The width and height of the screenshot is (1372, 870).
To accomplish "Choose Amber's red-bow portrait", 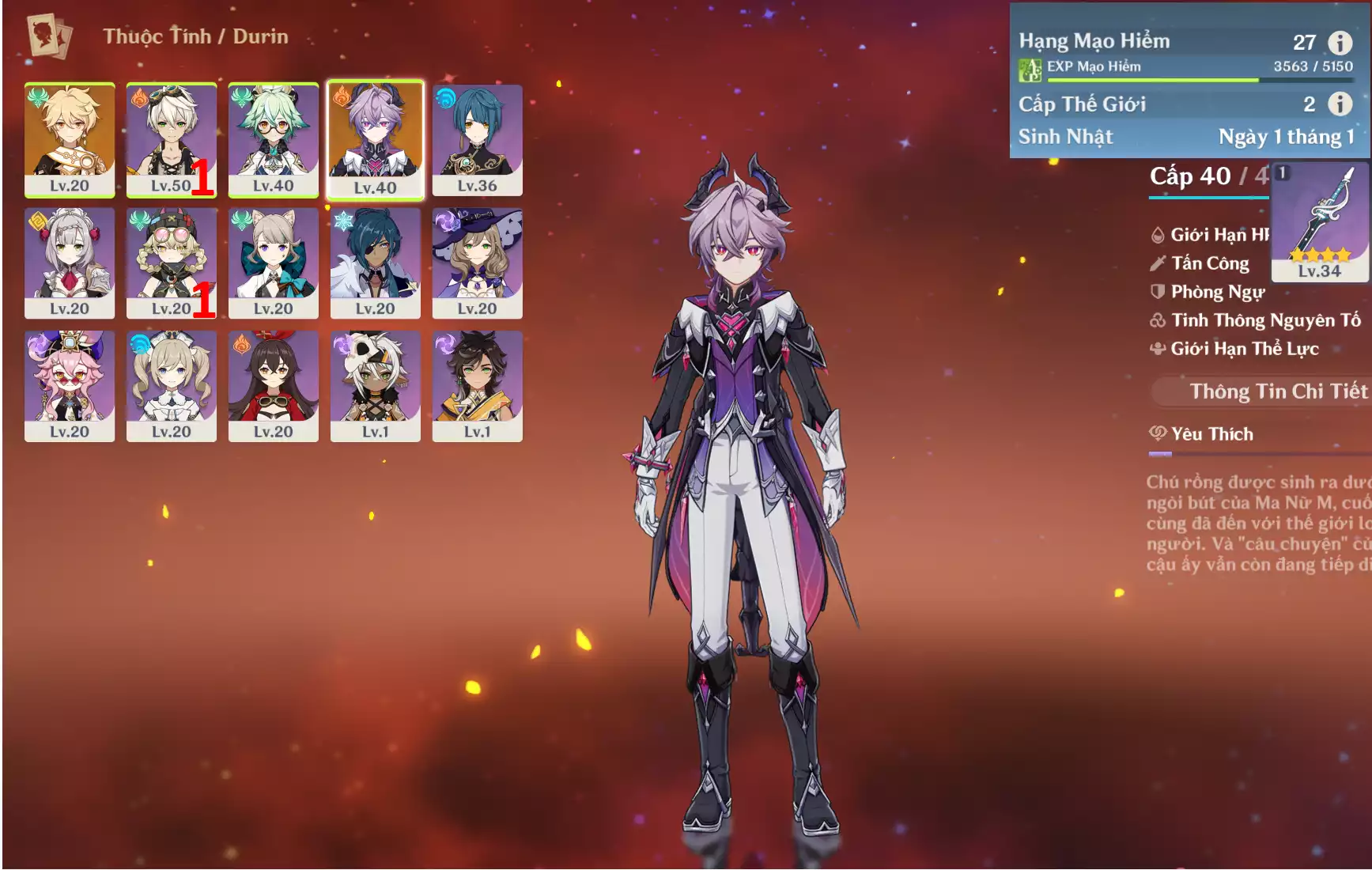I will pyautogui.click(x=273, y=386).
